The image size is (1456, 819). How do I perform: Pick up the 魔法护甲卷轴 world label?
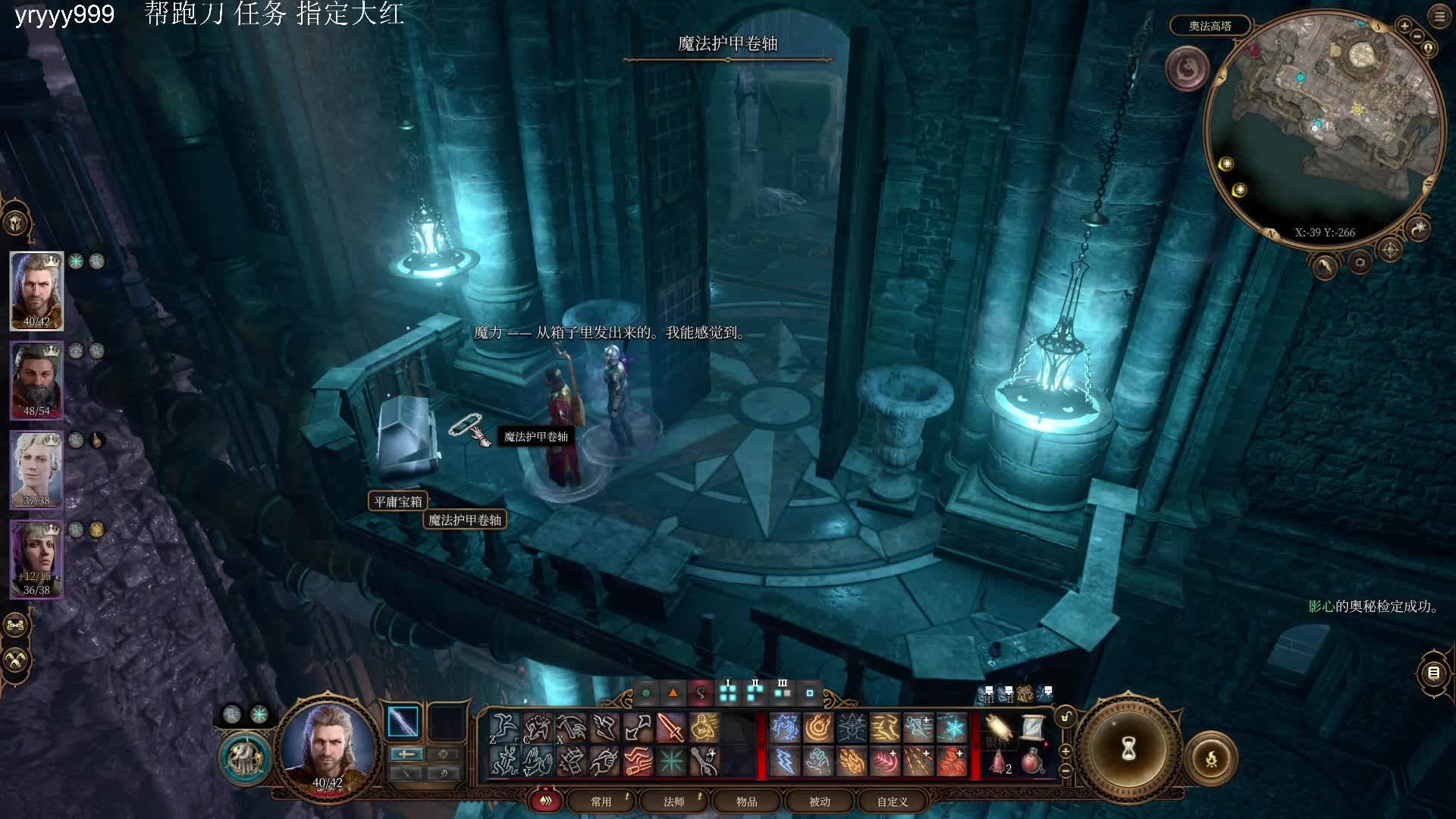(465, 520)
